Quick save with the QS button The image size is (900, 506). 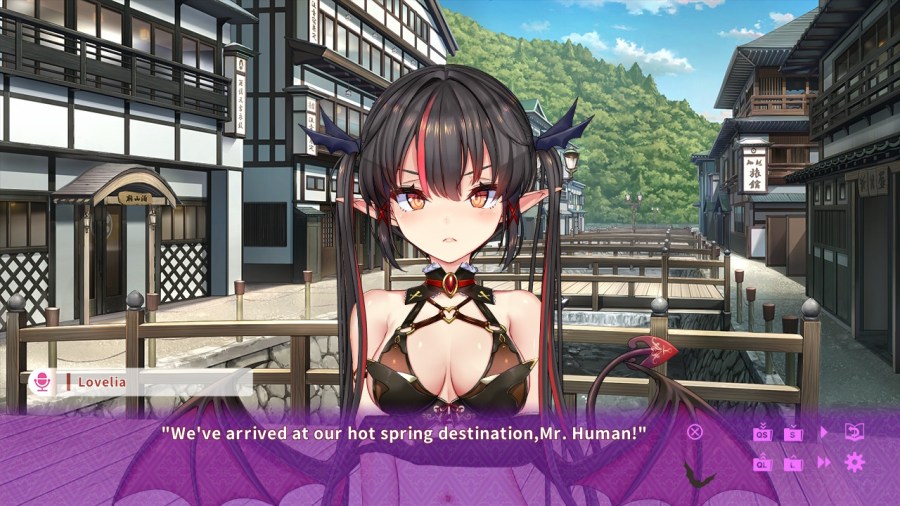tap(763, 433)
